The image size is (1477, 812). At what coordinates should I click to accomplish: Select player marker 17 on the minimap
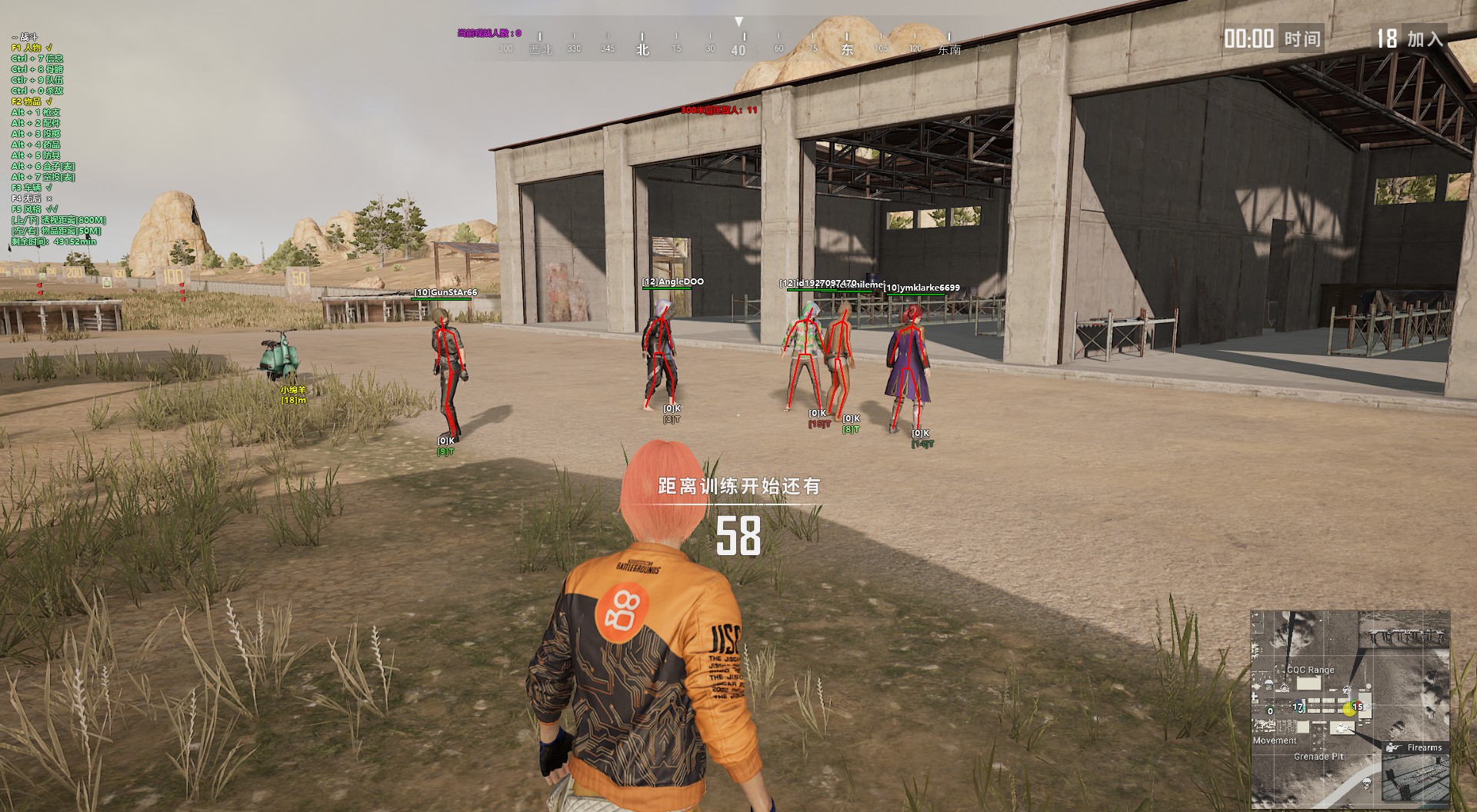pyautogui.click(x=1299, y=707)
